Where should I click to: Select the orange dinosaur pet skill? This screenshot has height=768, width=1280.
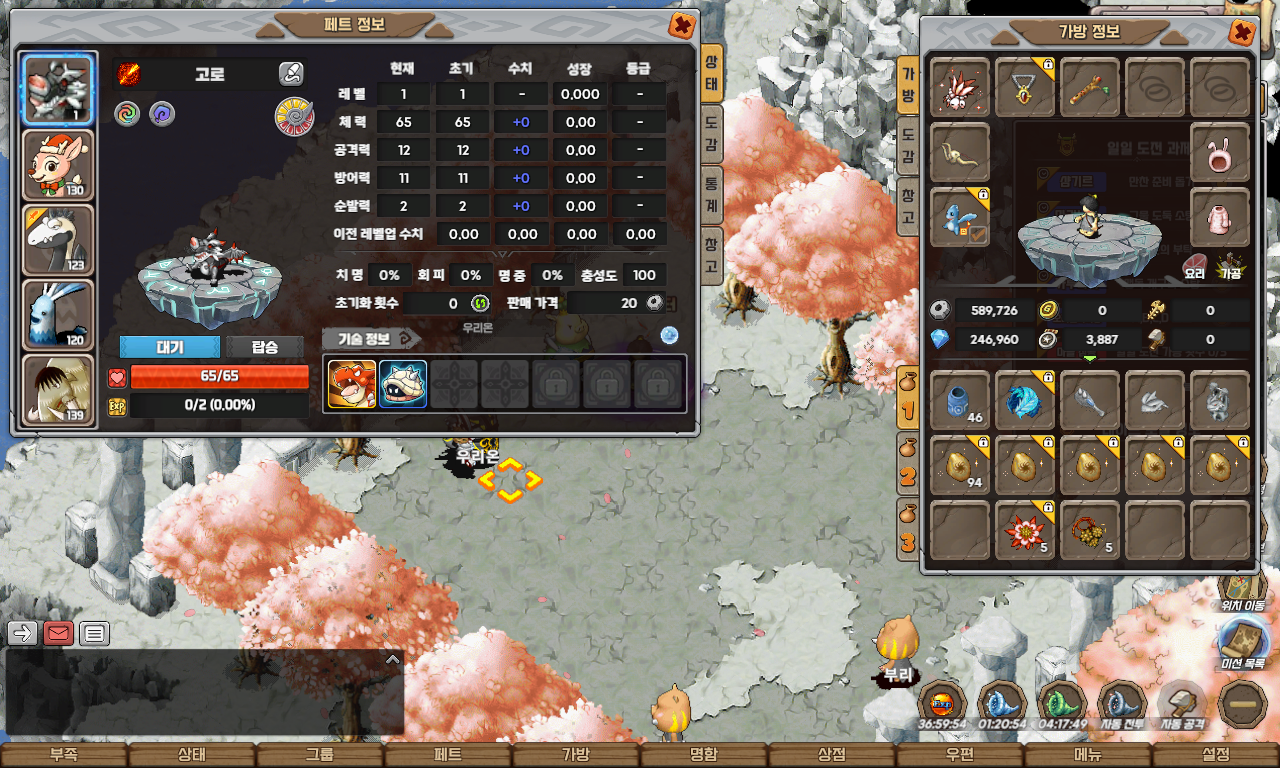click(352, 384)
